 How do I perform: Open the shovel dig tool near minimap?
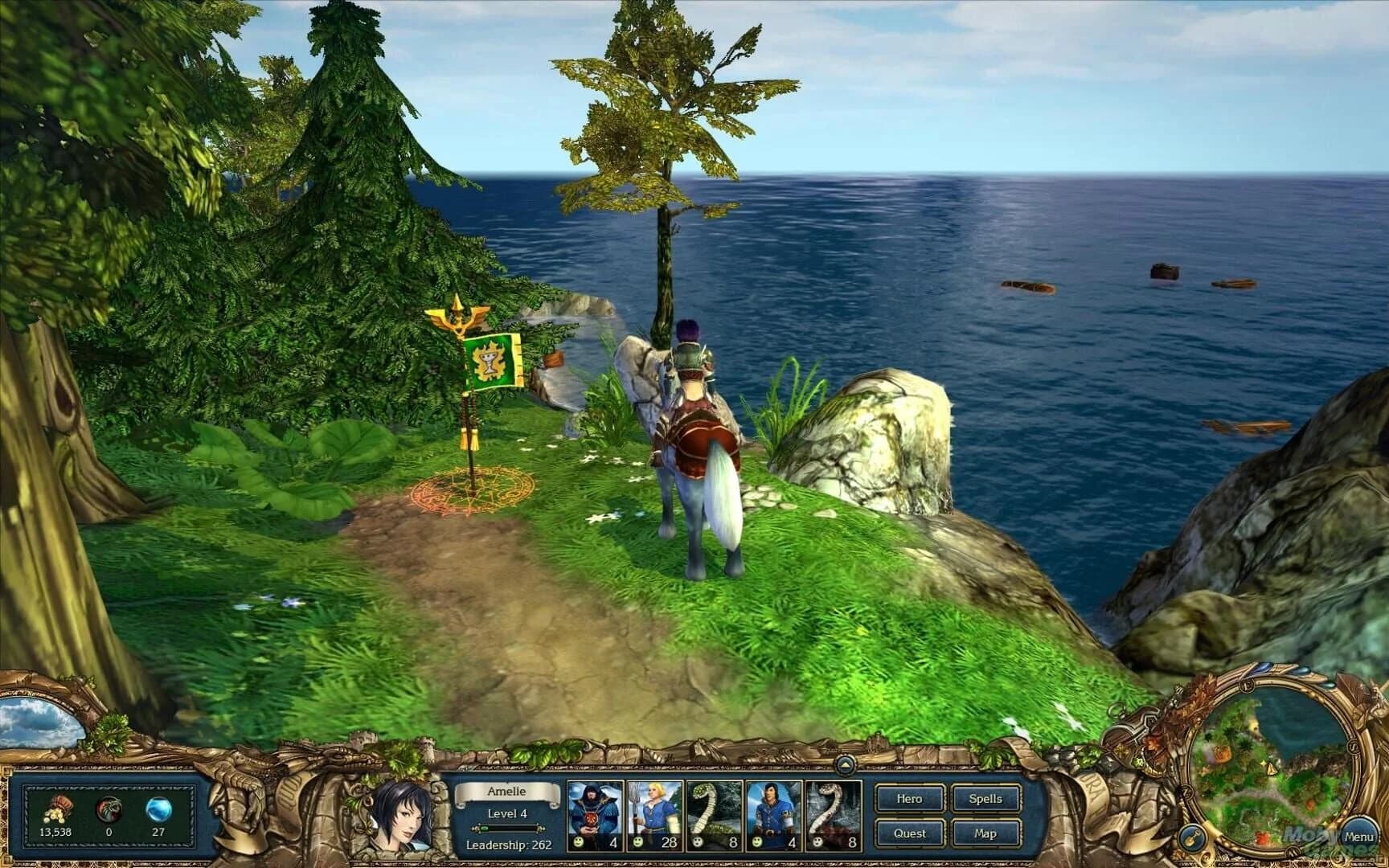click(x=1193, y=837)
